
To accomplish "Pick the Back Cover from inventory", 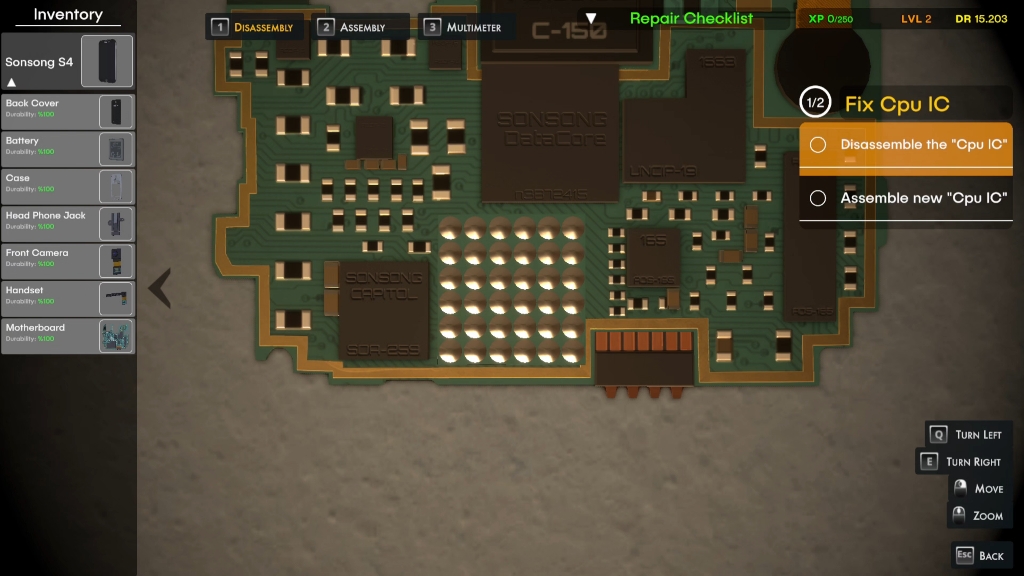I will pos(68,111).
